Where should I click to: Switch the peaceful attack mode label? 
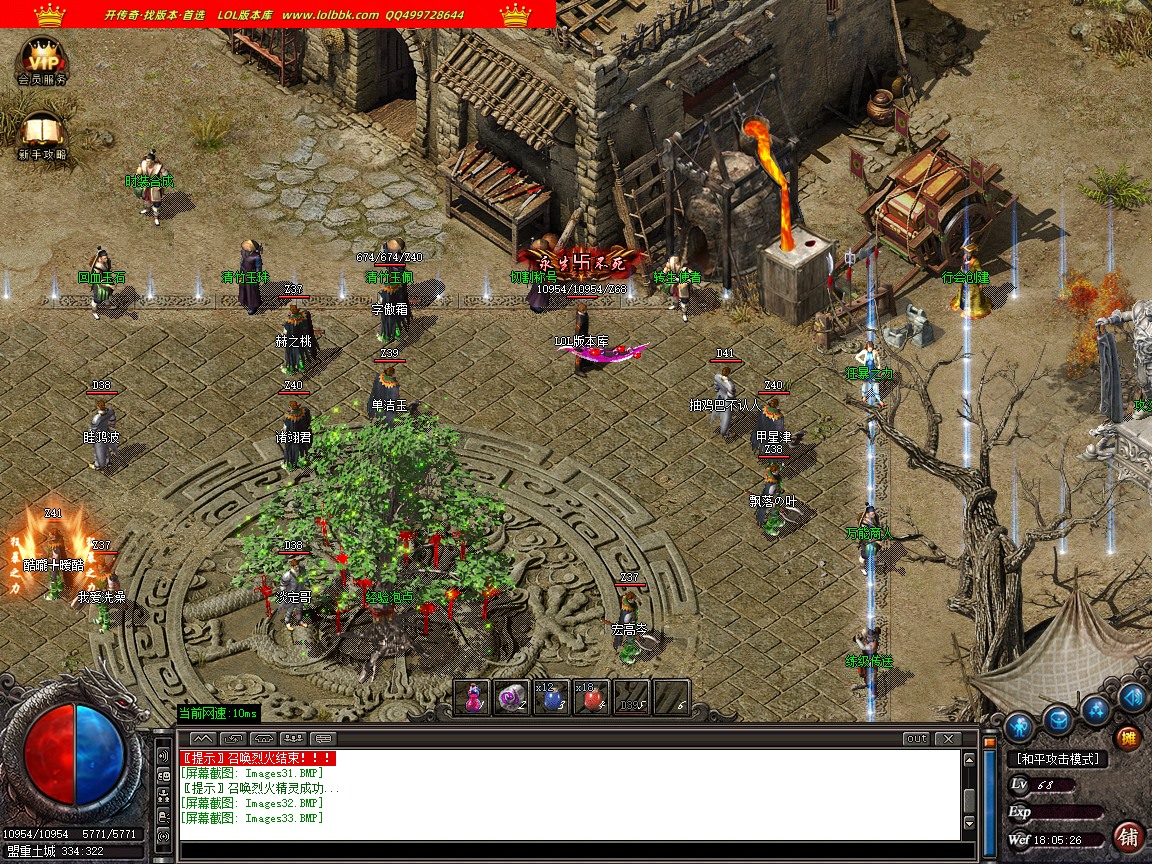pos(1057,760)
